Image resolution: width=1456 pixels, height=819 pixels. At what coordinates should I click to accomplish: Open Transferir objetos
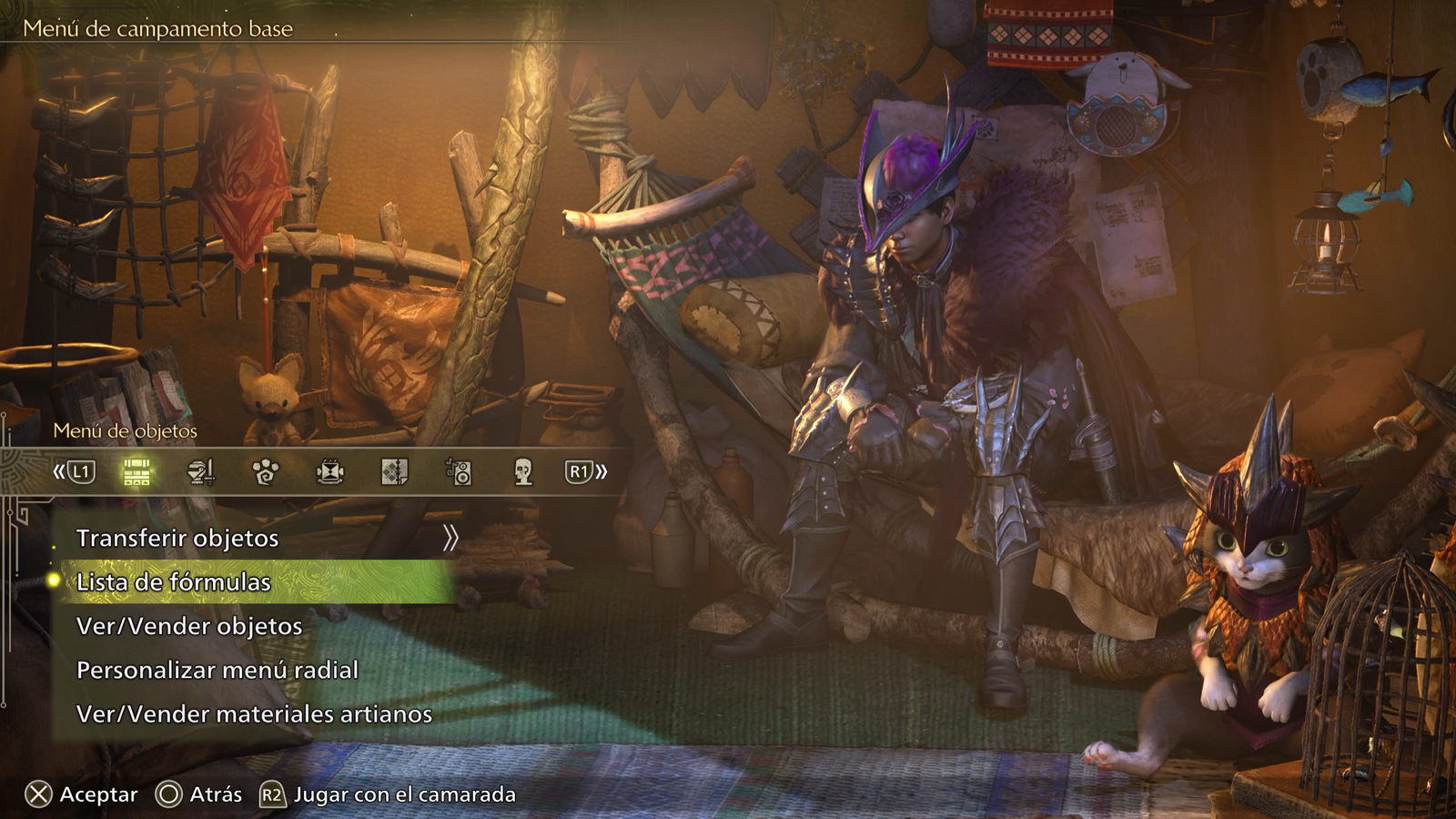tap(177, 538)
